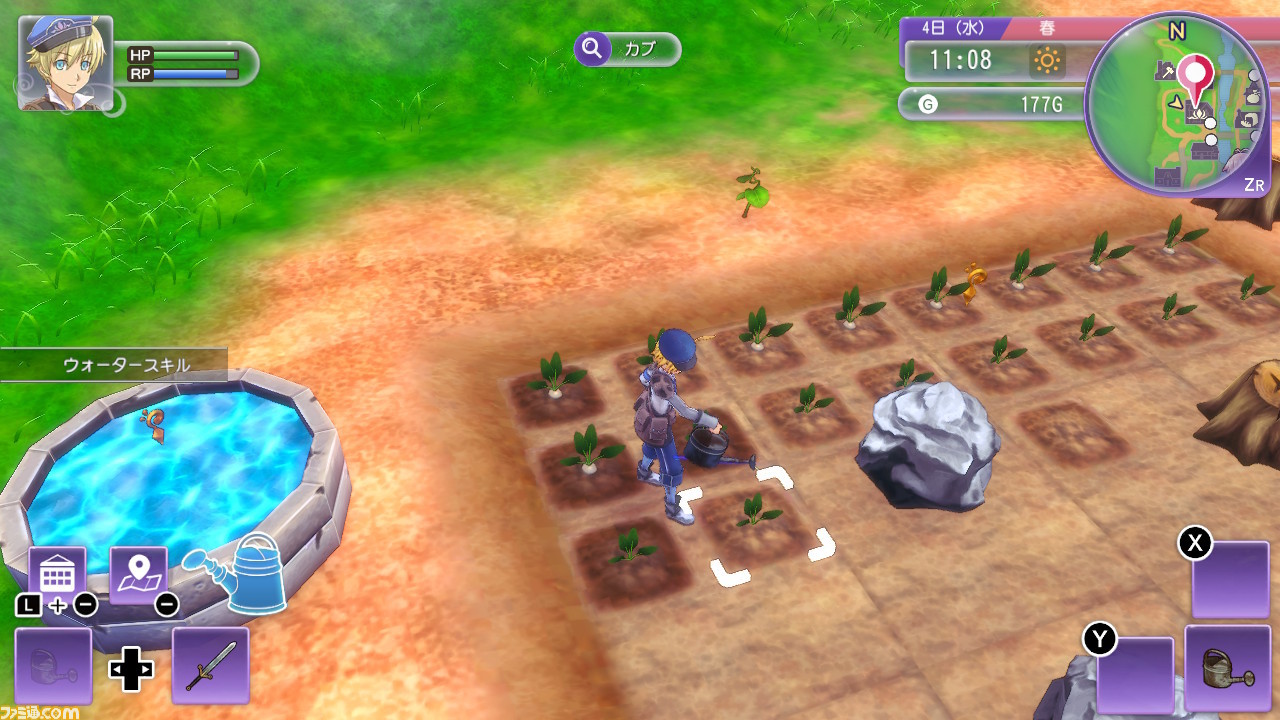Open the map pin icon button

click(138, 575)
